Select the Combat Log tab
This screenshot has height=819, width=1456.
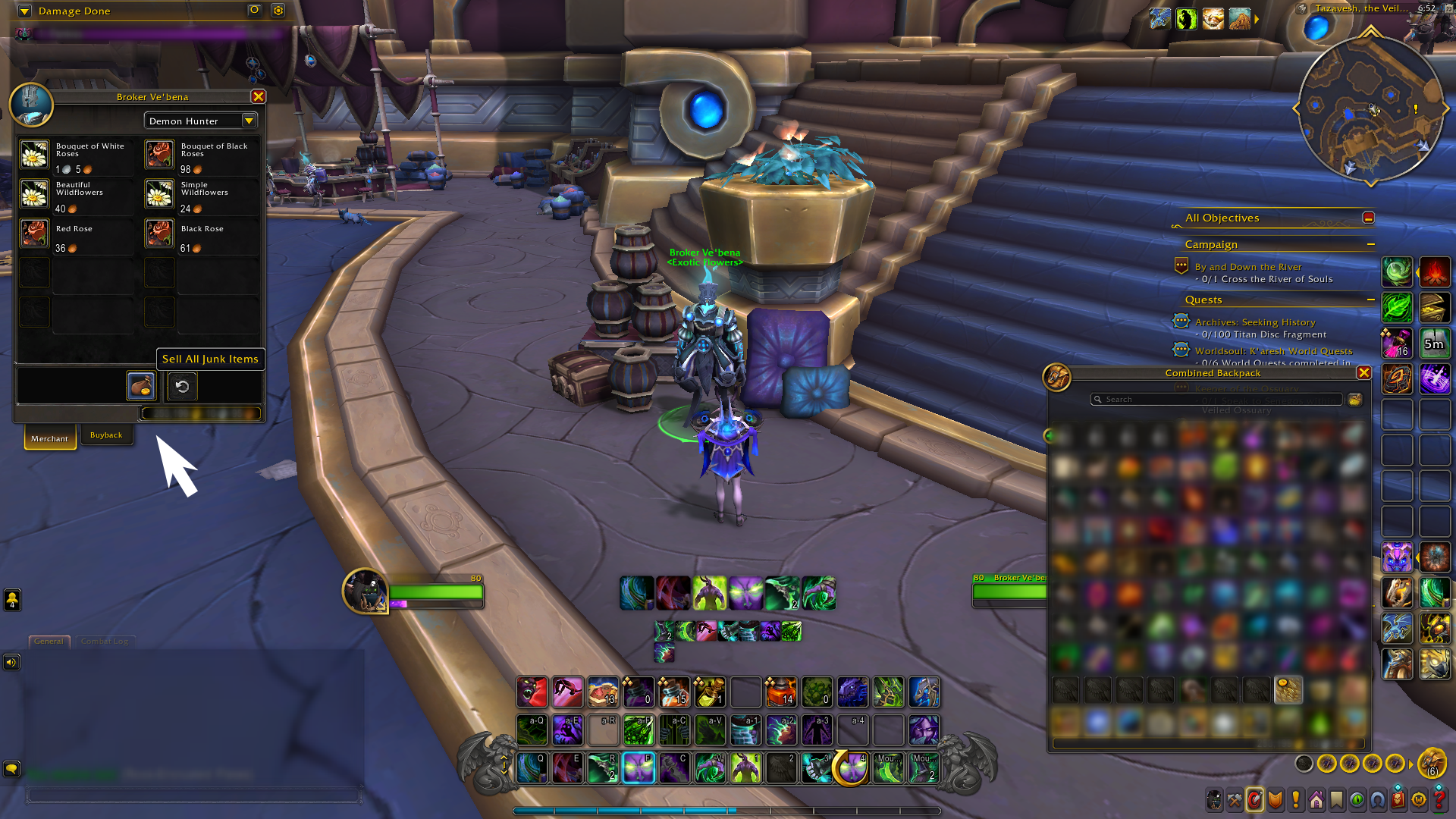tap(105, 641)
